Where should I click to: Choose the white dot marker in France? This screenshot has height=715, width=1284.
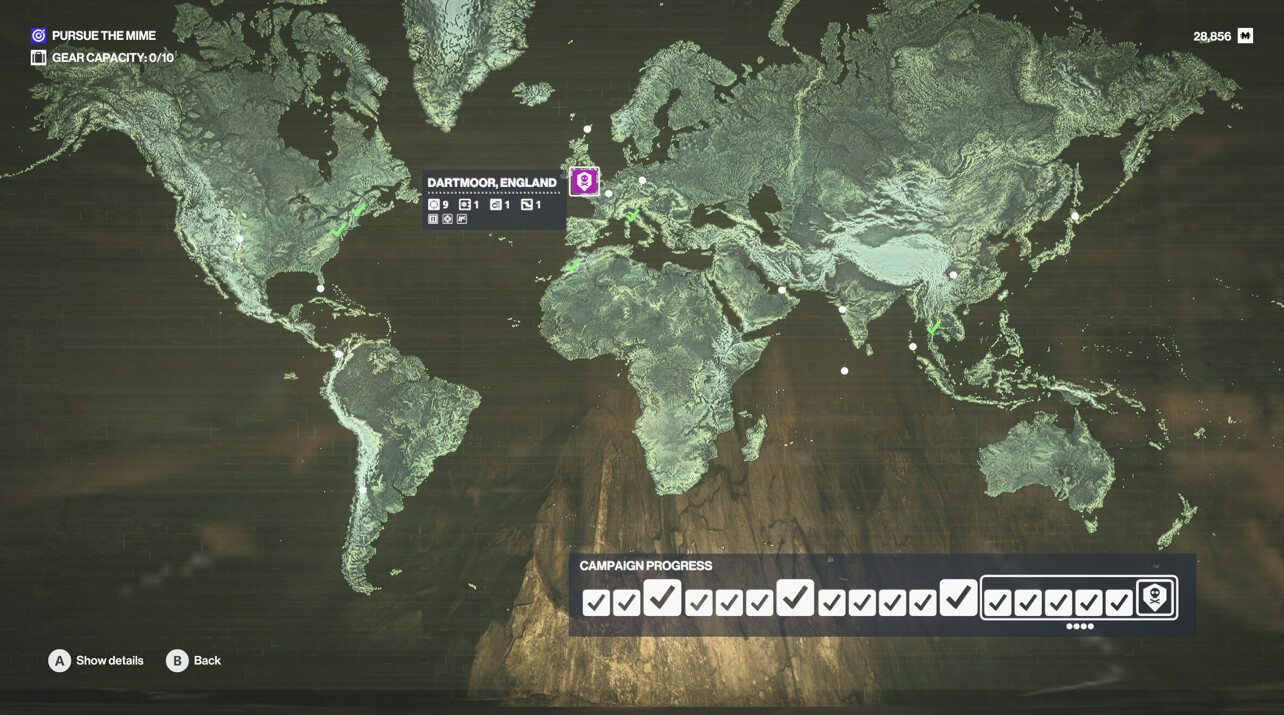(608, 194)
